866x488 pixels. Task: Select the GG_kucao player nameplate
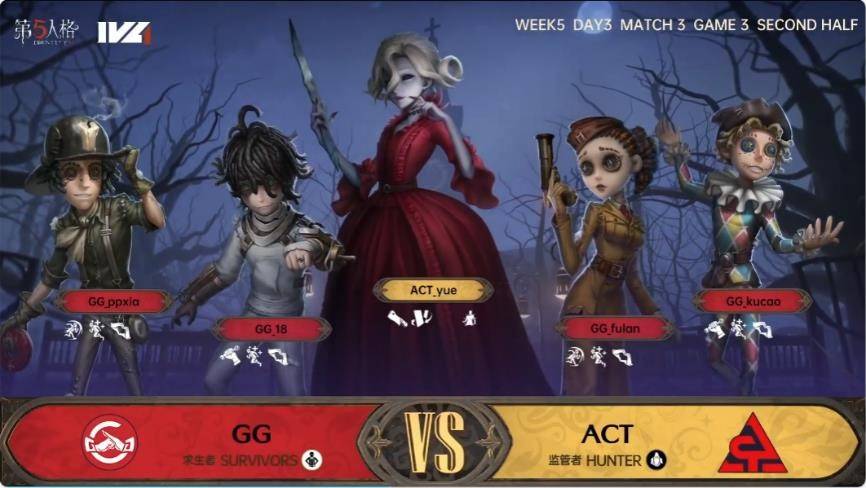pyautogui.click(x=752, y=301)
